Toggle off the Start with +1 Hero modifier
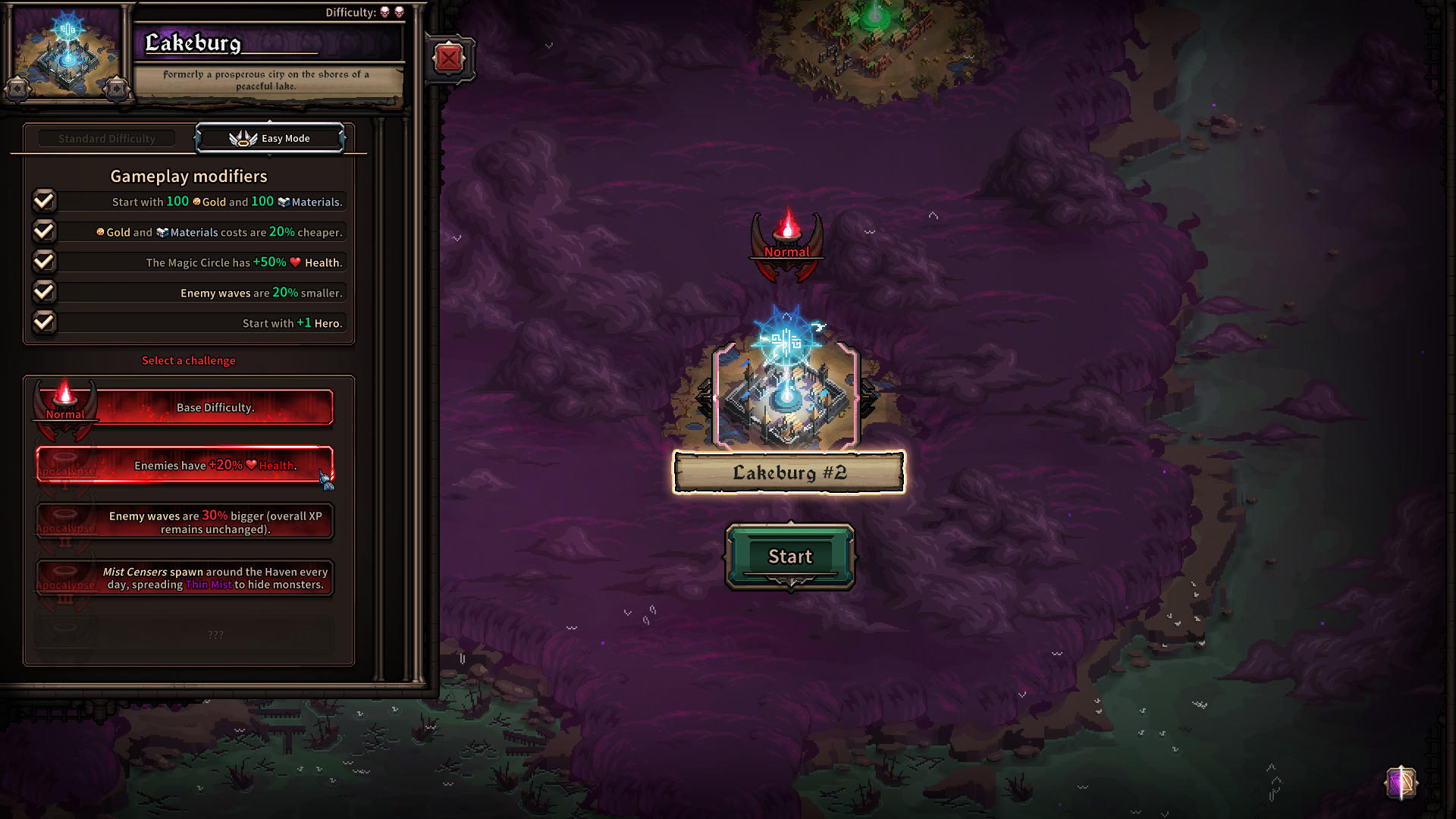Image resolution: width=1456 pixels, height=819 pixels. pyautogui.click(x=43, y=322)
